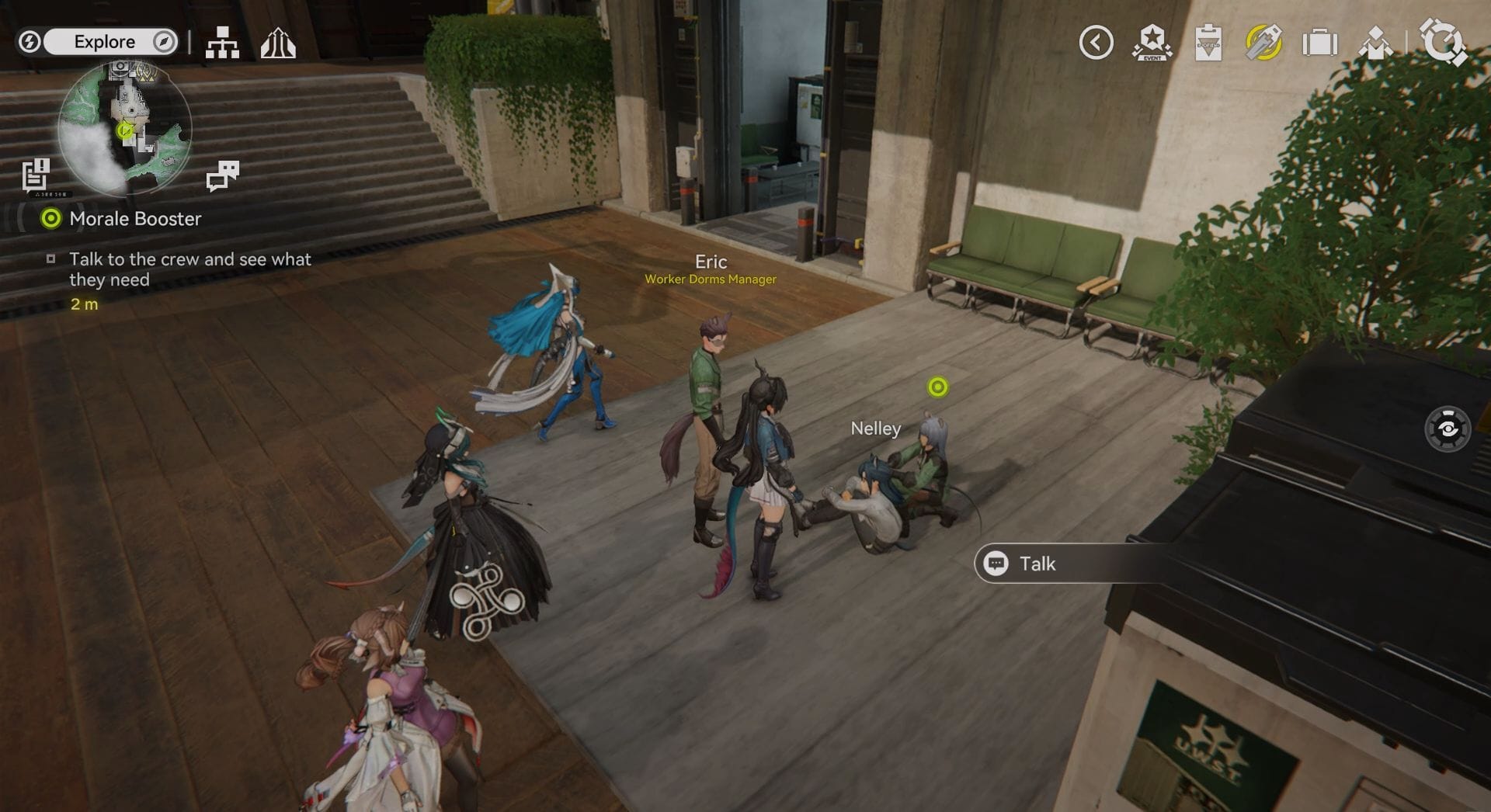Open the segmented ring main menu

click(1442, 43)
